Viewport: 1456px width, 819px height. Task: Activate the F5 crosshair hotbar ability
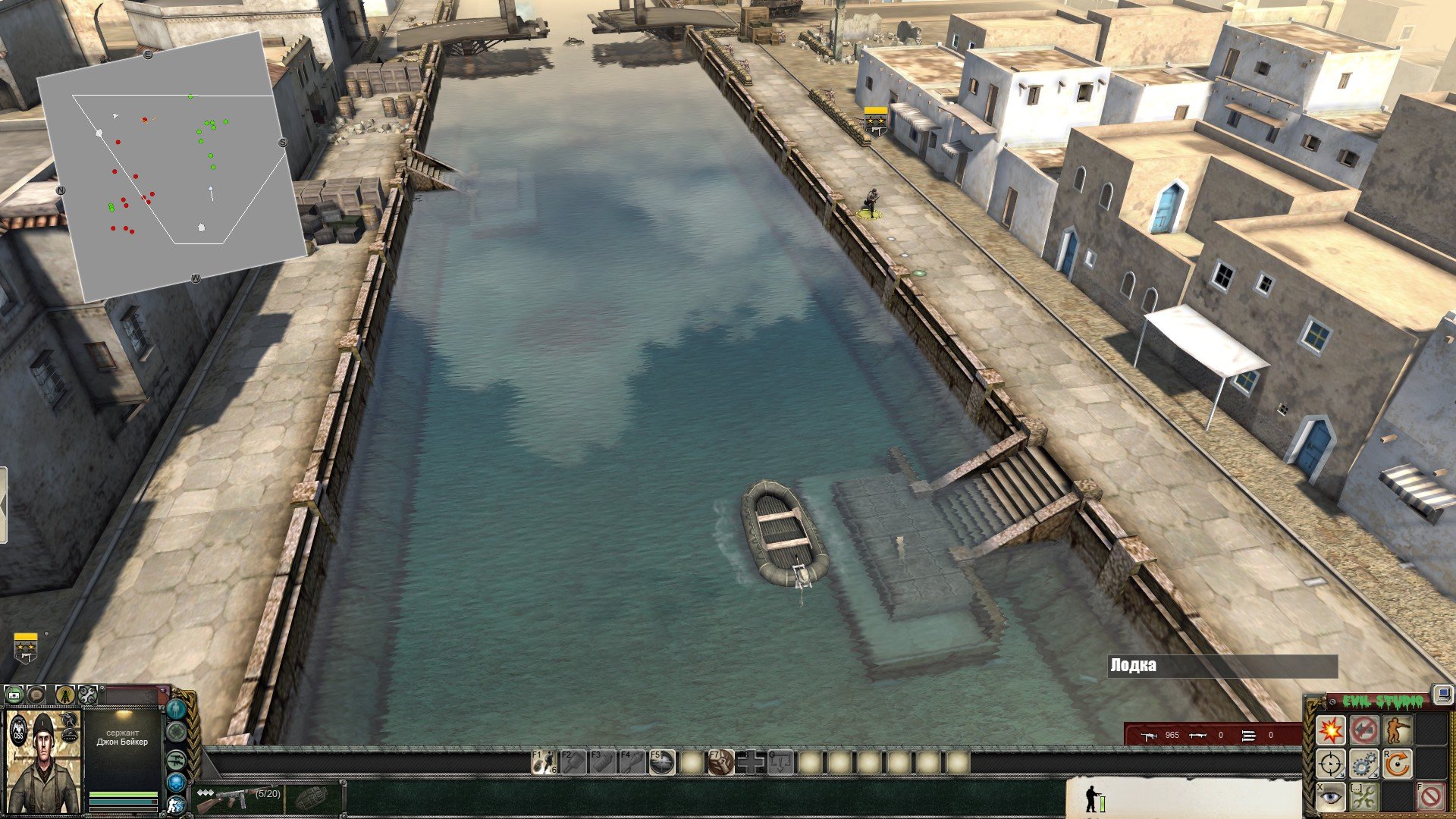coord(661,762)
